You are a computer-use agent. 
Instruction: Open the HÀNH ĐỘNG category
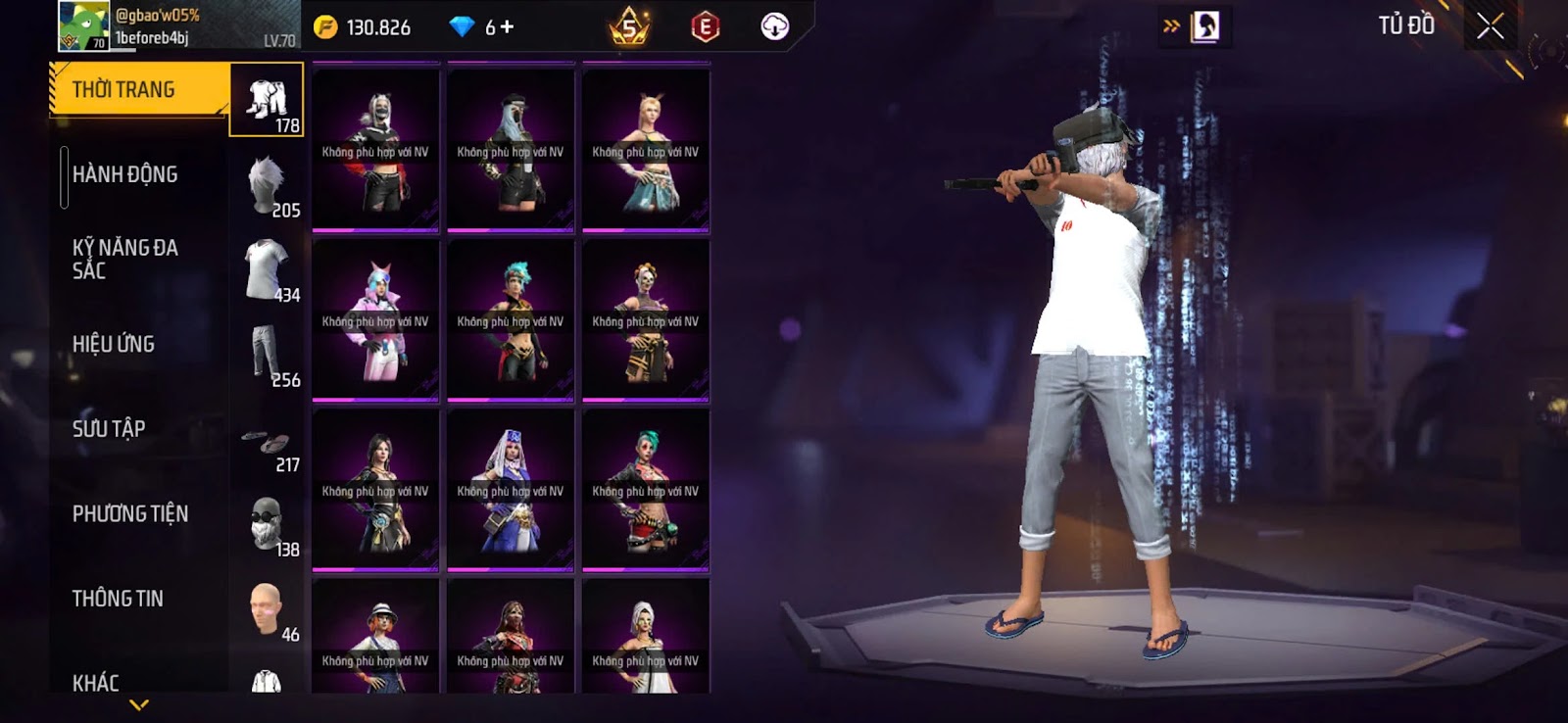[x=125, y=174]
